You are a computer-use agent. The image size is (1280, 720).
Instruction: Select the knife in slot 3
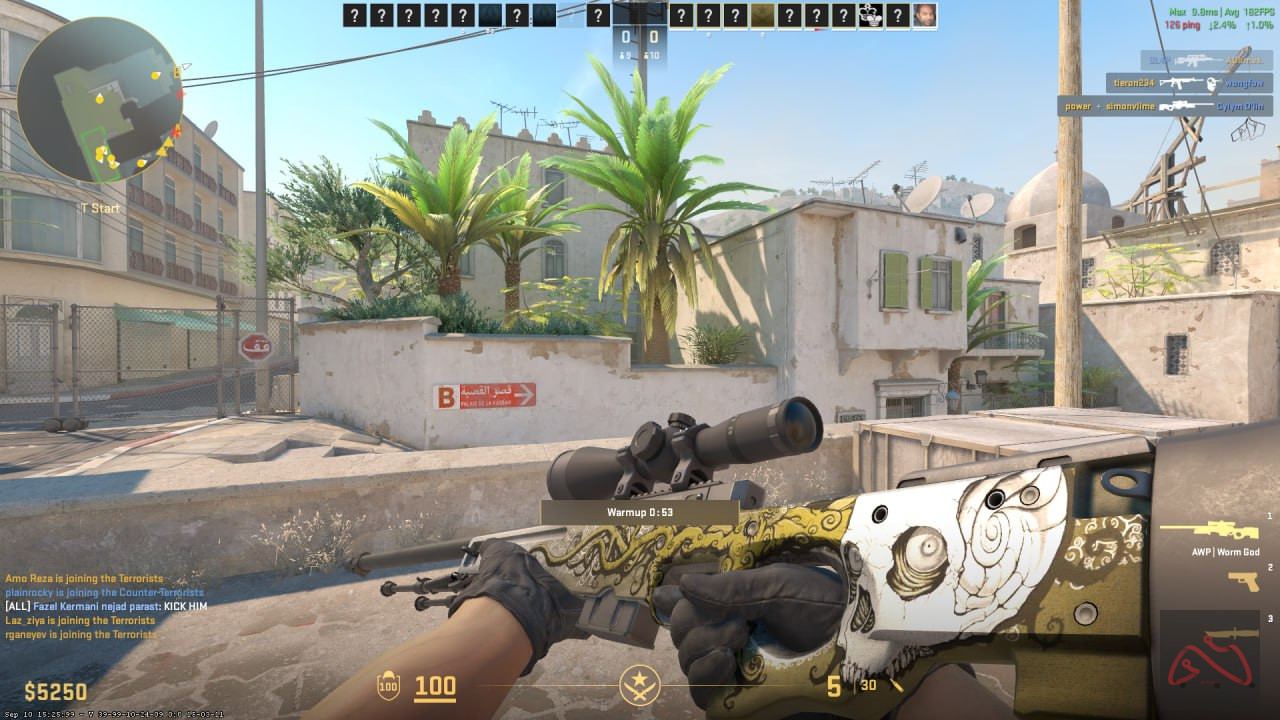pyautogui.click(x=1230, y=634)
